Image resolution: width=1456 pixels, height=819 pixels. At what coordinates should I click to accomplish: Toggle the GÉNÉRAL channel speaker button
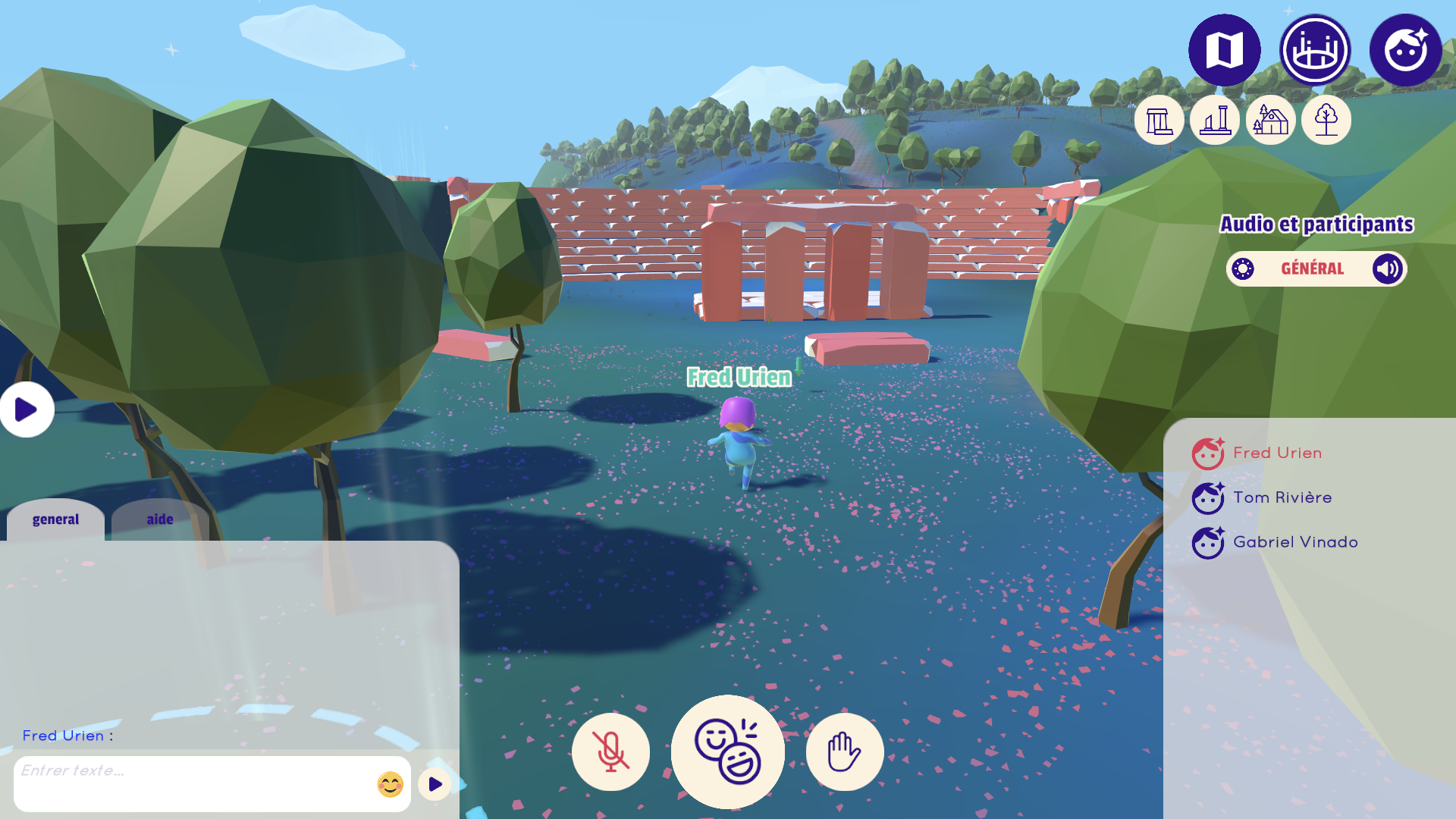point(1387,268)
